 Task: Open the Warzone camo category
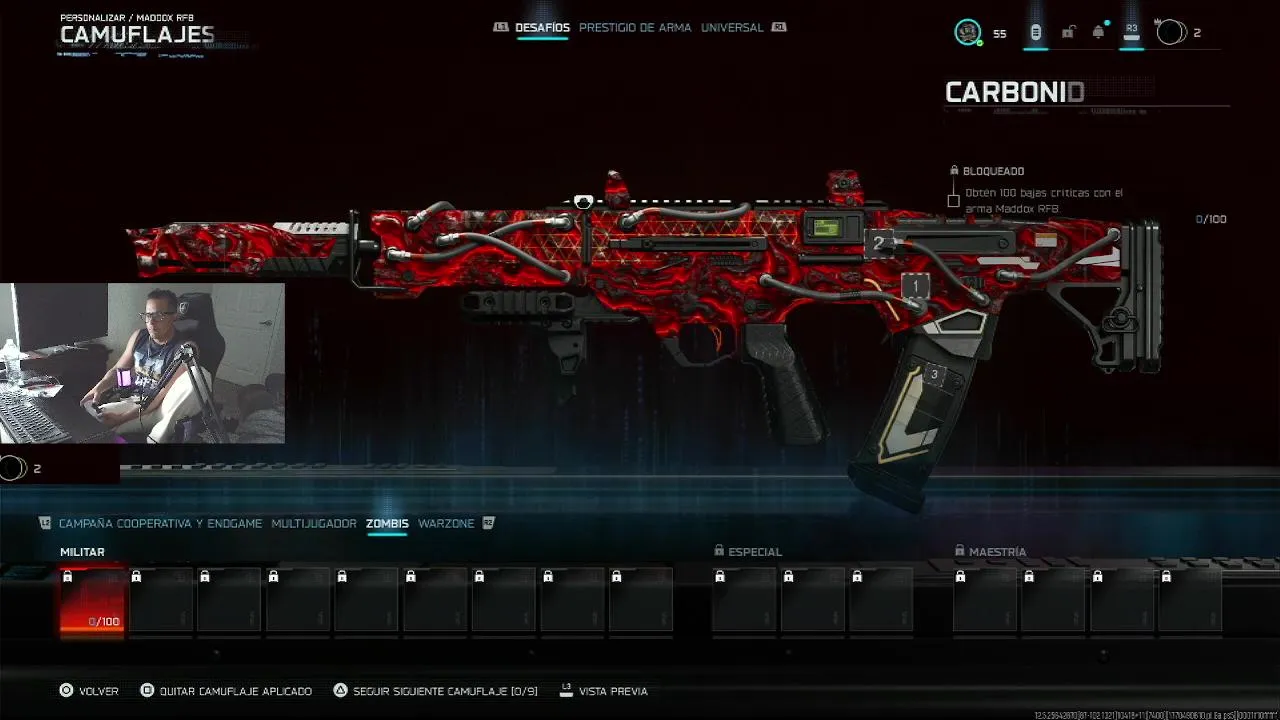446,524
